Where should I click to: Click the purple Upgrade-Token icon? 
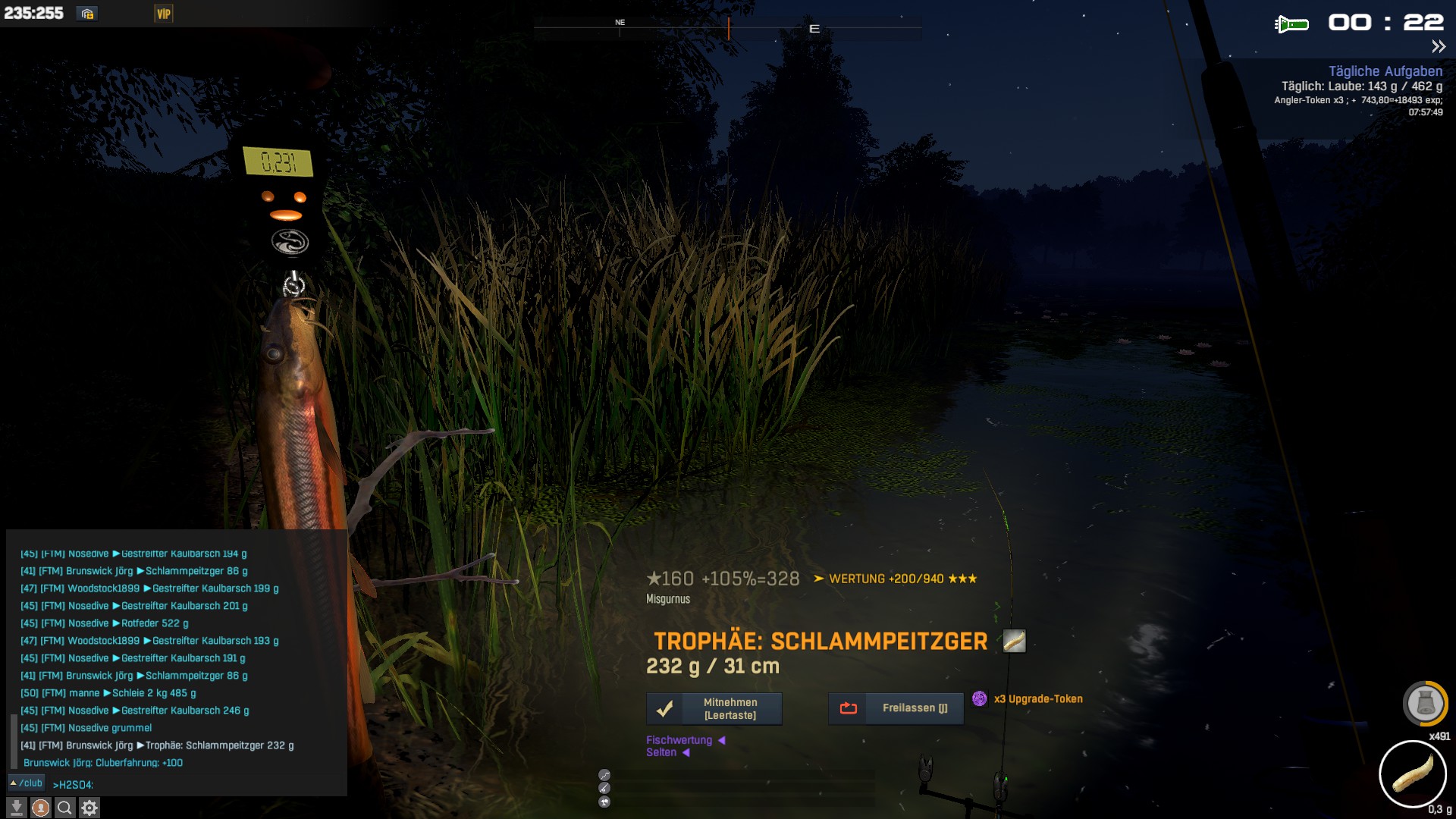click(980, 698)
